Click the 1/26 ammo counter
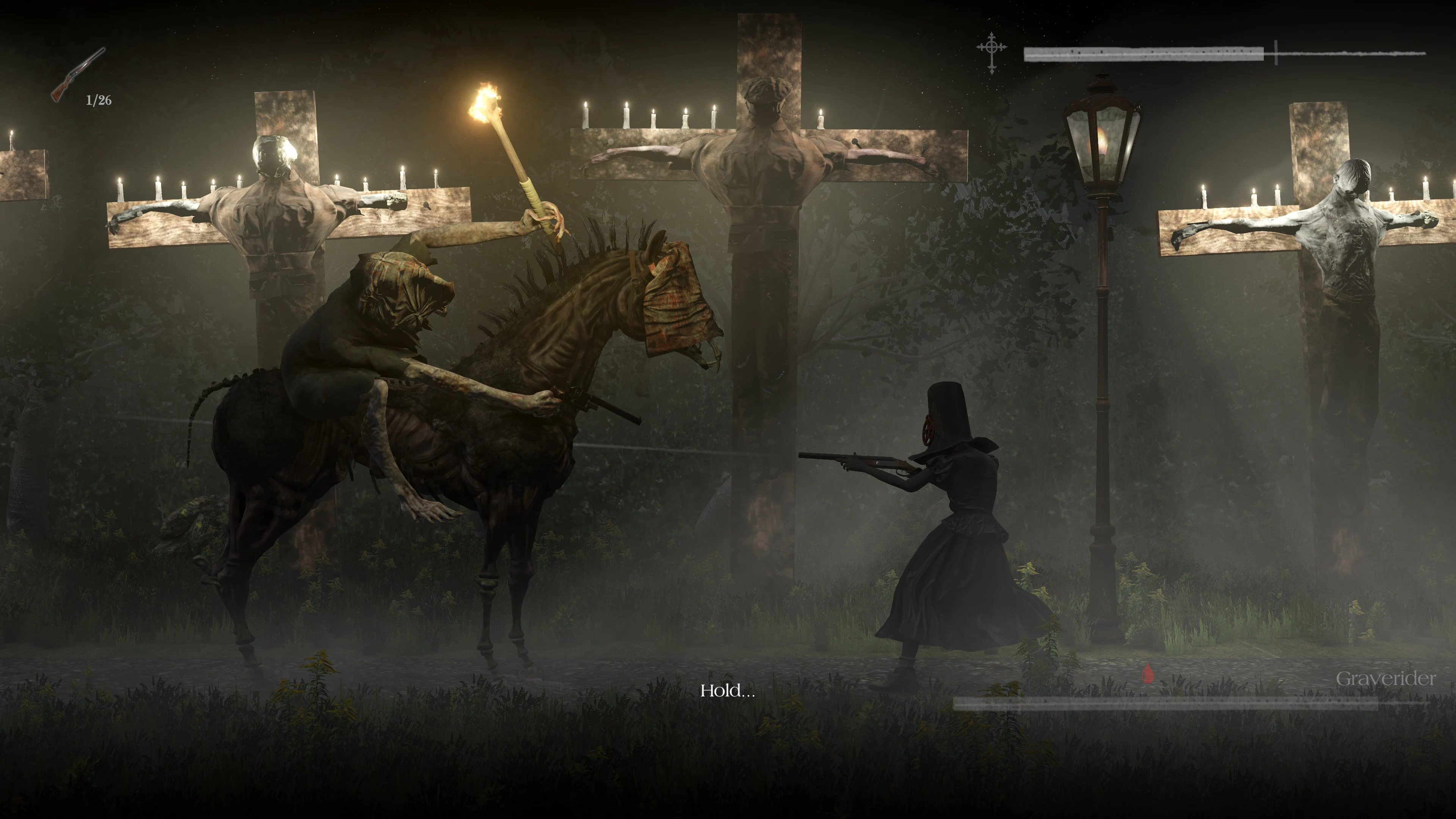This screenshot has width=1456, height=819. point(98,99)
